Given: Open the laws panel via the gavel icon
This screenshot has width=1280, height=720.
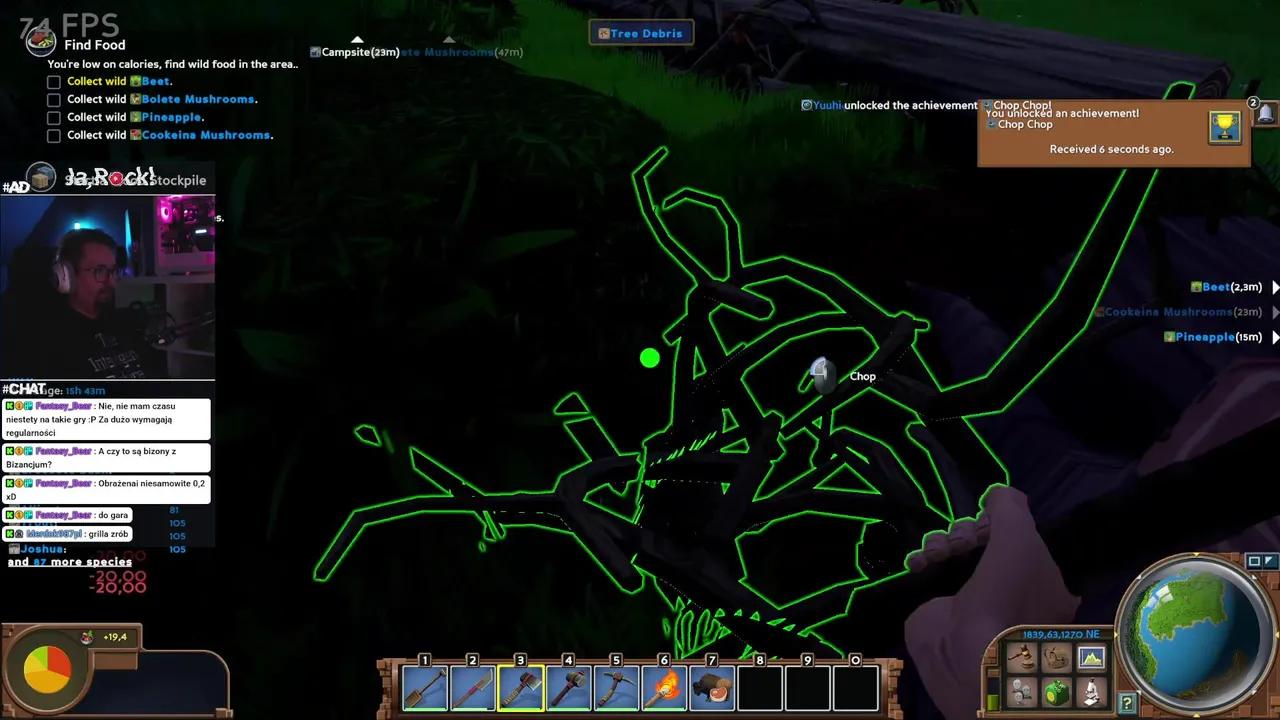Looking at the screenshot, I should click(x=1023, y=656).
